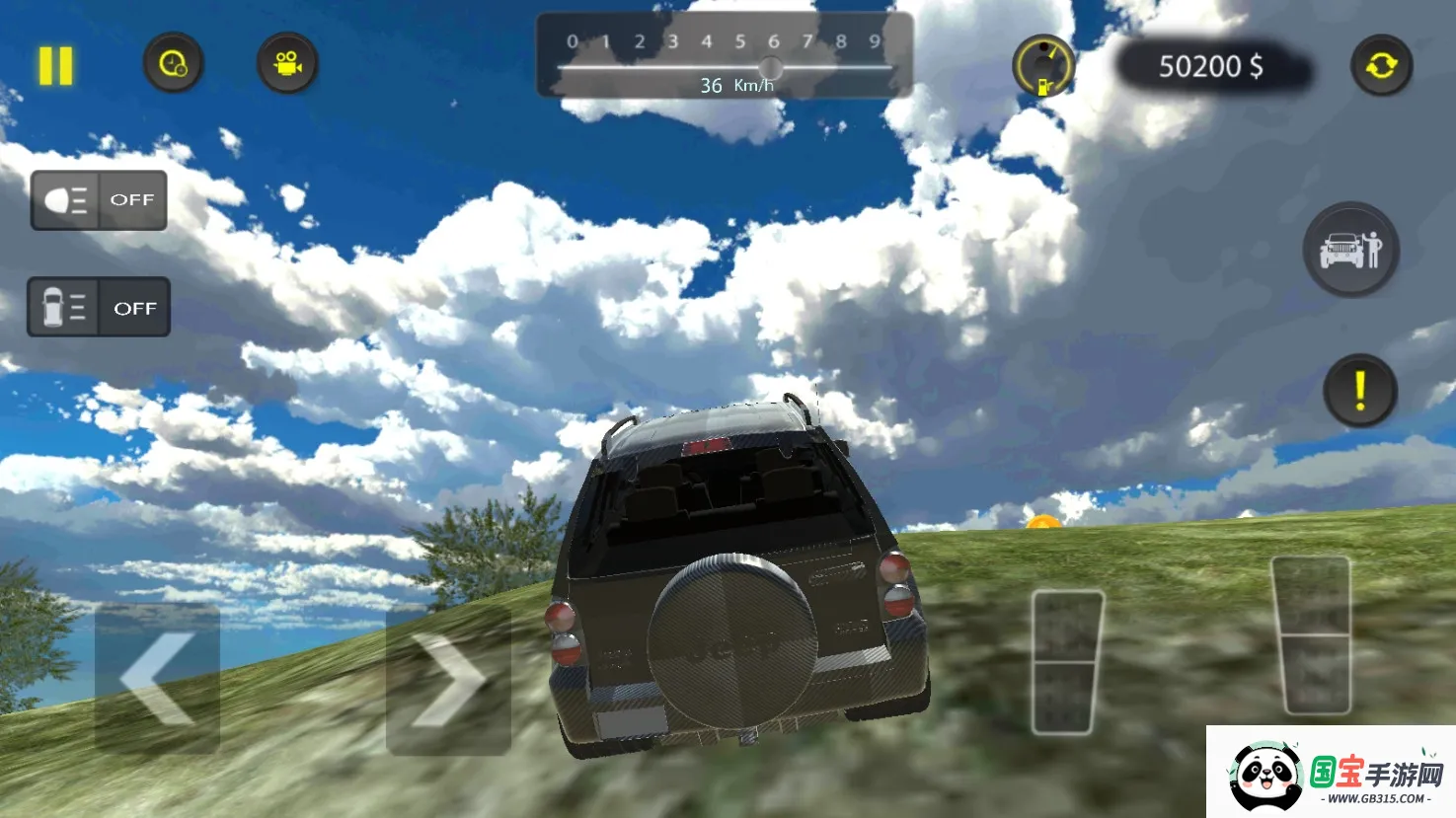Screen dimensions: 1456x818
Task: Toggle the car top-view lights OFF switch
Action: [99, 308]
